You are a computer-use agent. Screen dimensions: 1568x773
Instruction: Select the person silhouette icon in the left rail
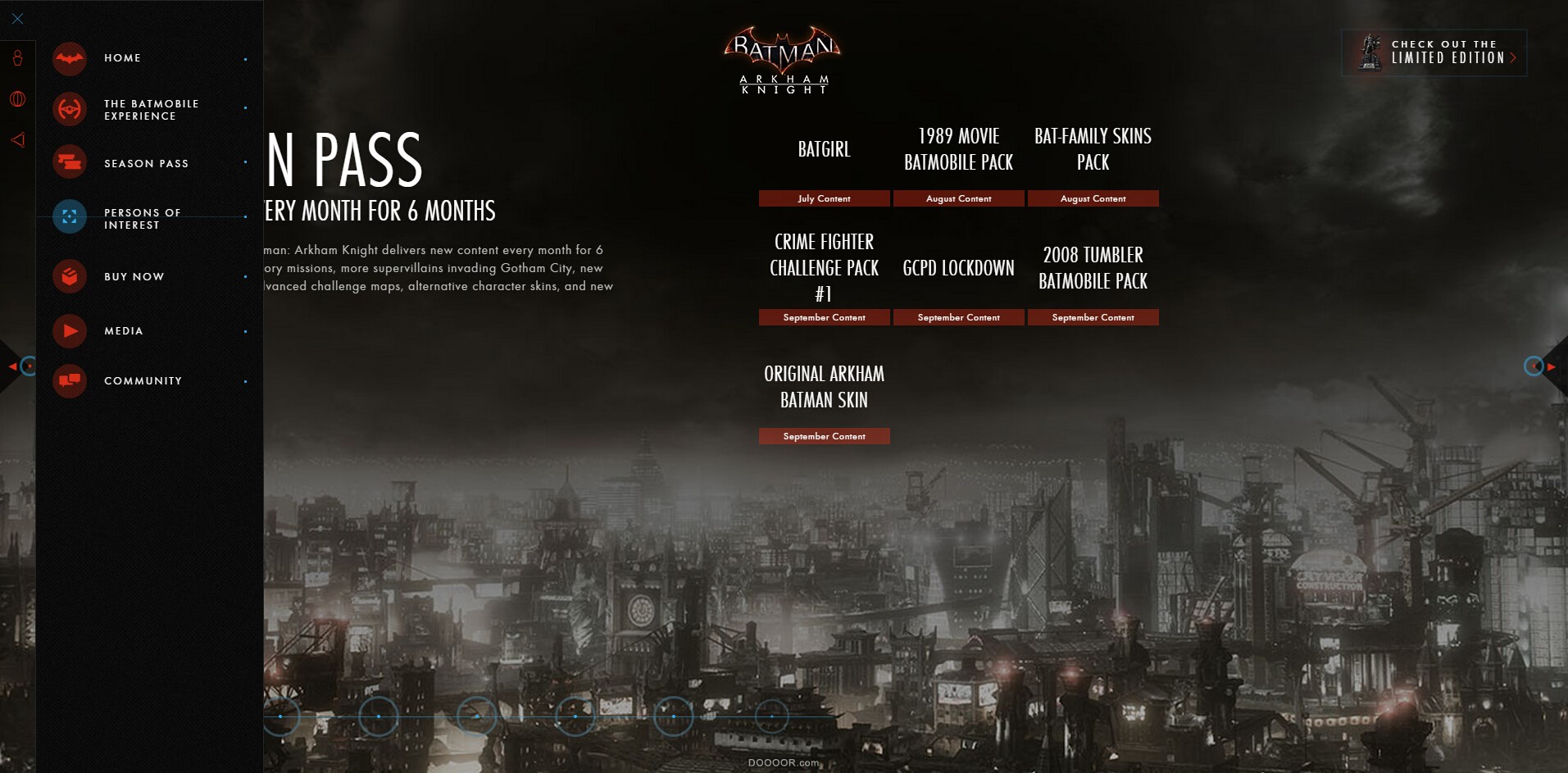(x=16, y=58)
